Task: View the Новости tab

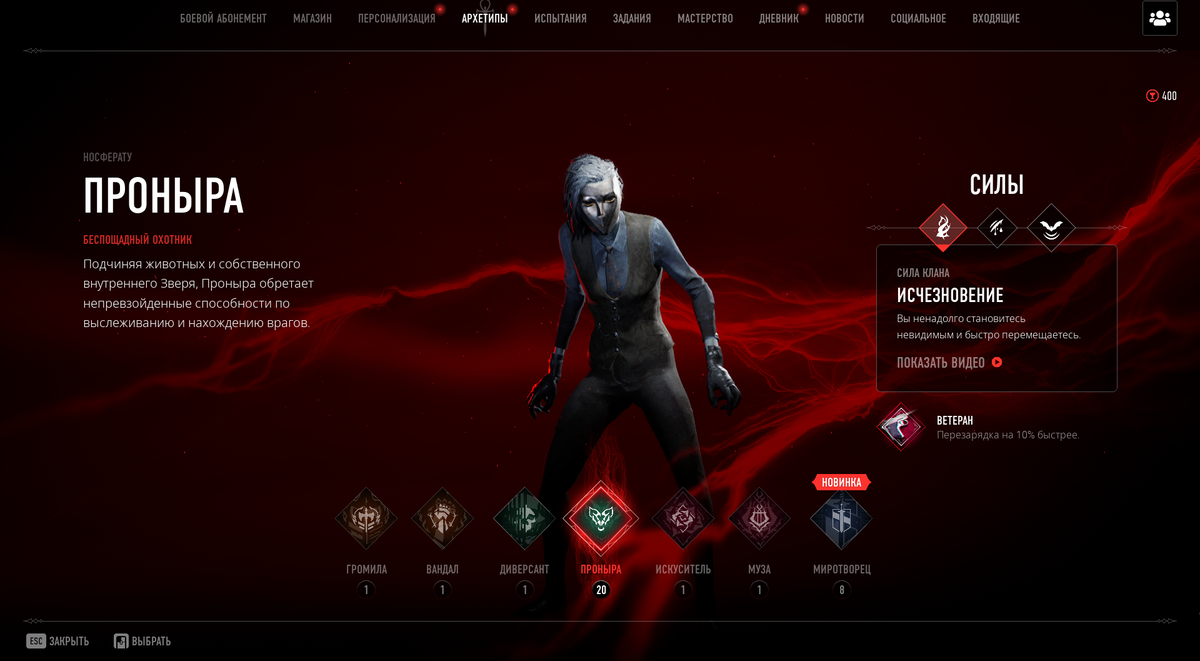Action: click(844, 18)
